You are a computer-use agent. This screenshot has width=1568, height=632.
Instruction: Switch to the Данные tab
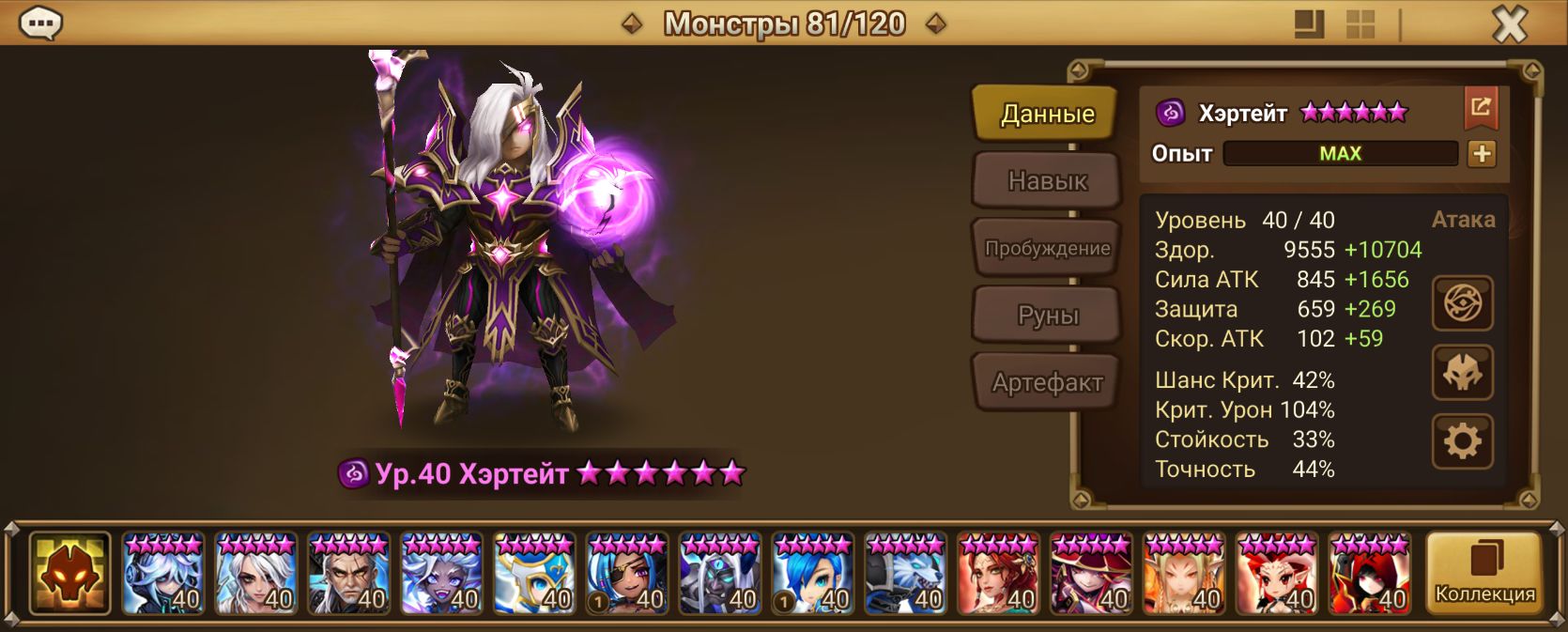tap(1046, 114)
